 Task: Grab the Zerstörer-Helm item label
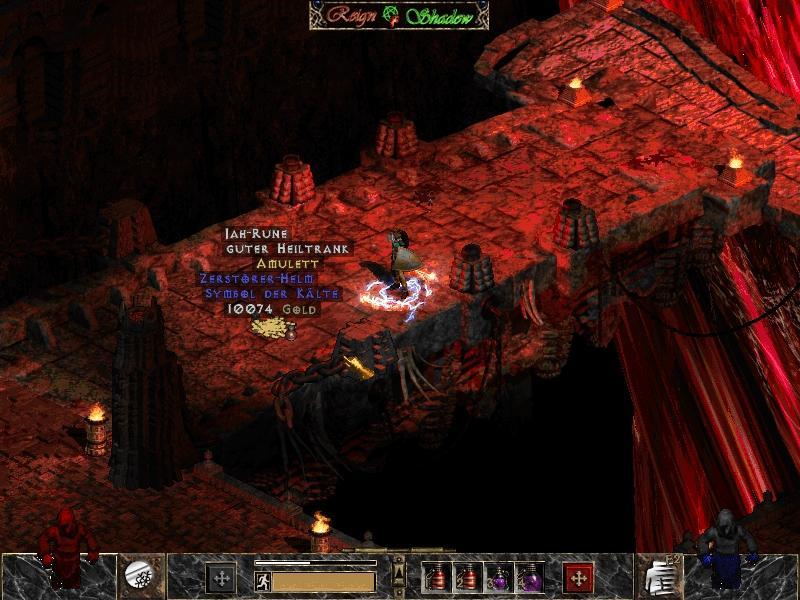coord(255,278)
